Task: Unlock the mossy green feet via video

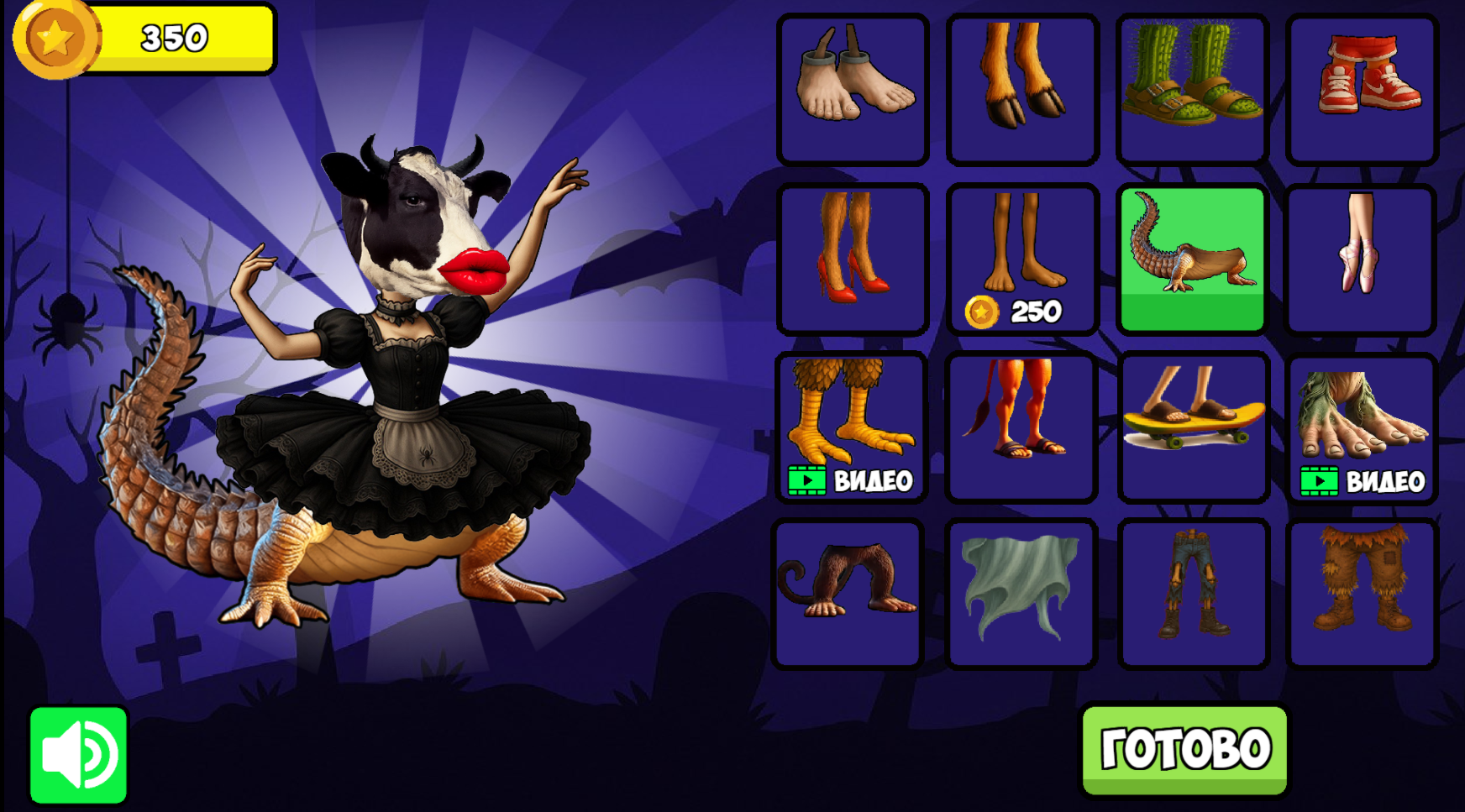Action: tap(1361, 424)
